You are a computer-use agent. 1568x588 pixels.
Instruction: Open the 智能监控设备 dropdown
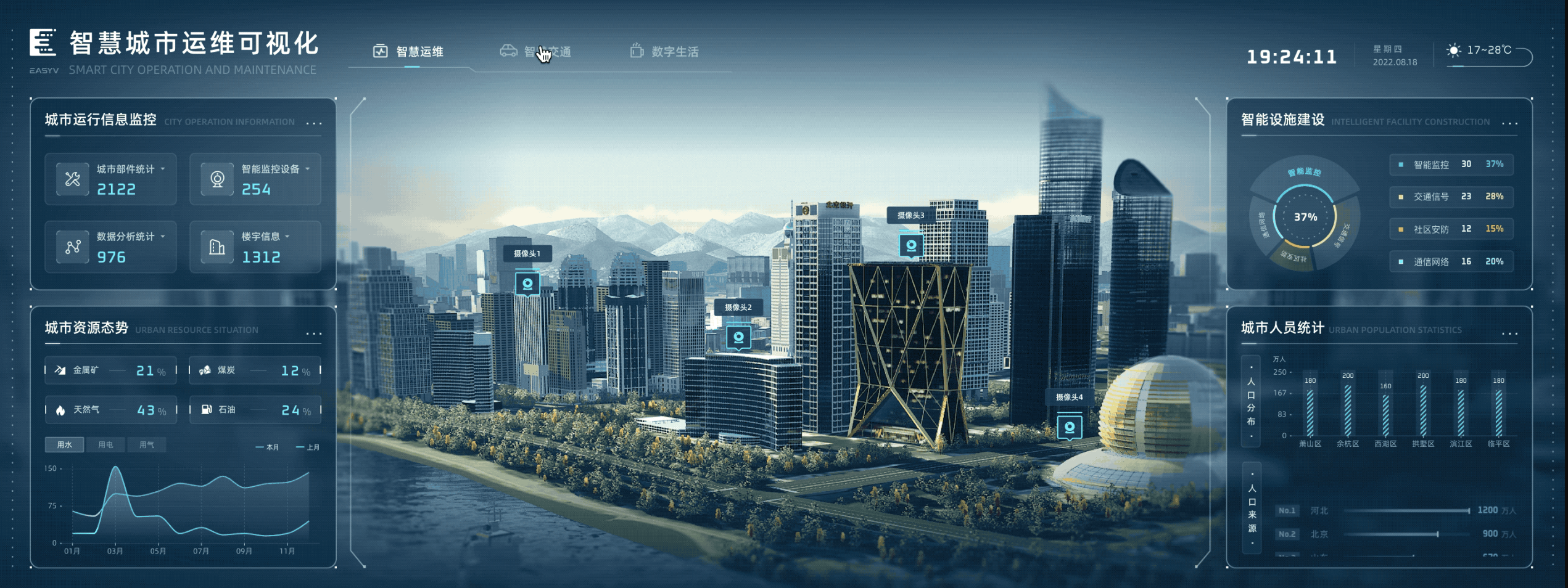307,169
